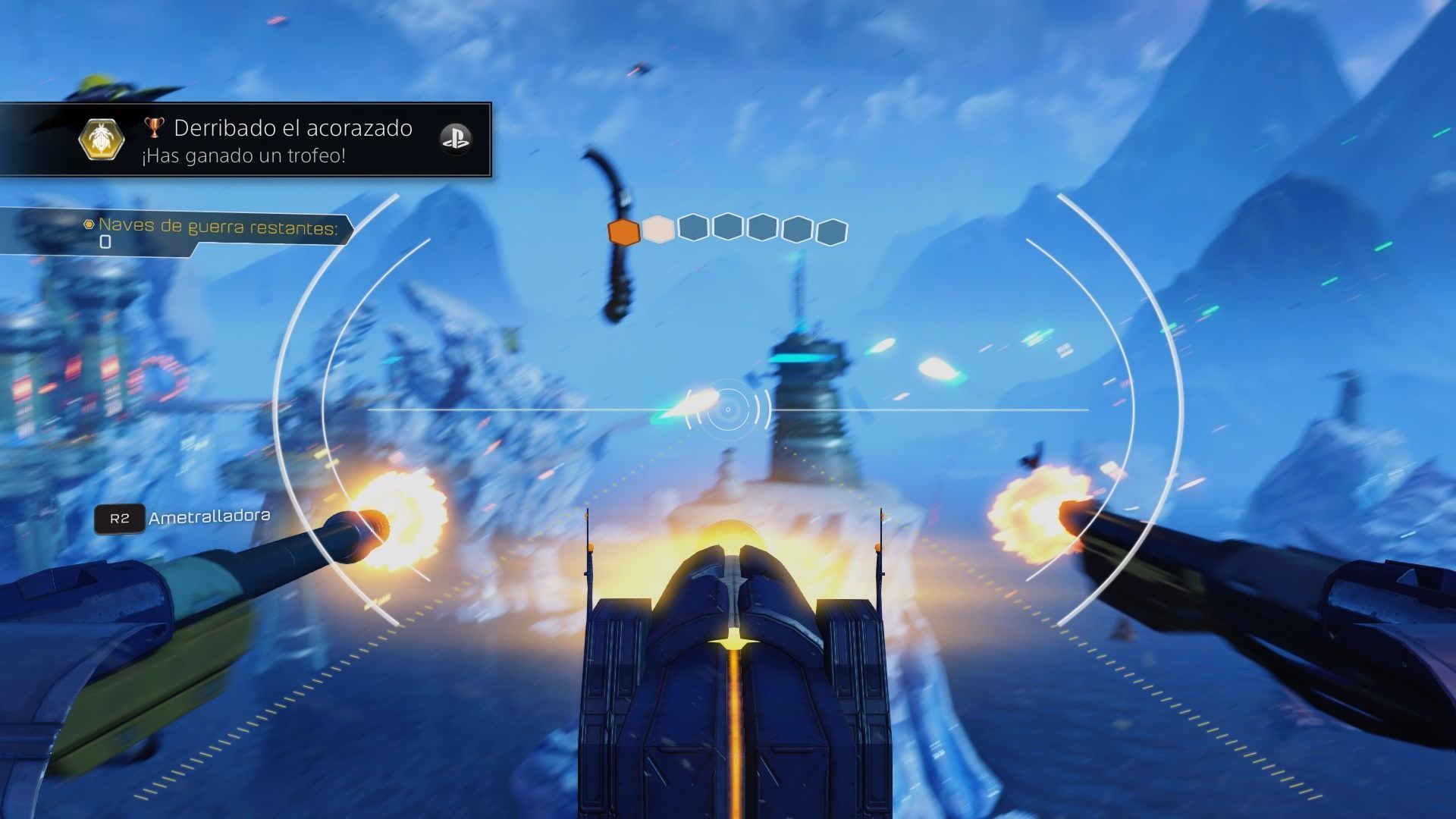
Task: Click the gold trophy badge icon
Action: click(102, 140)
